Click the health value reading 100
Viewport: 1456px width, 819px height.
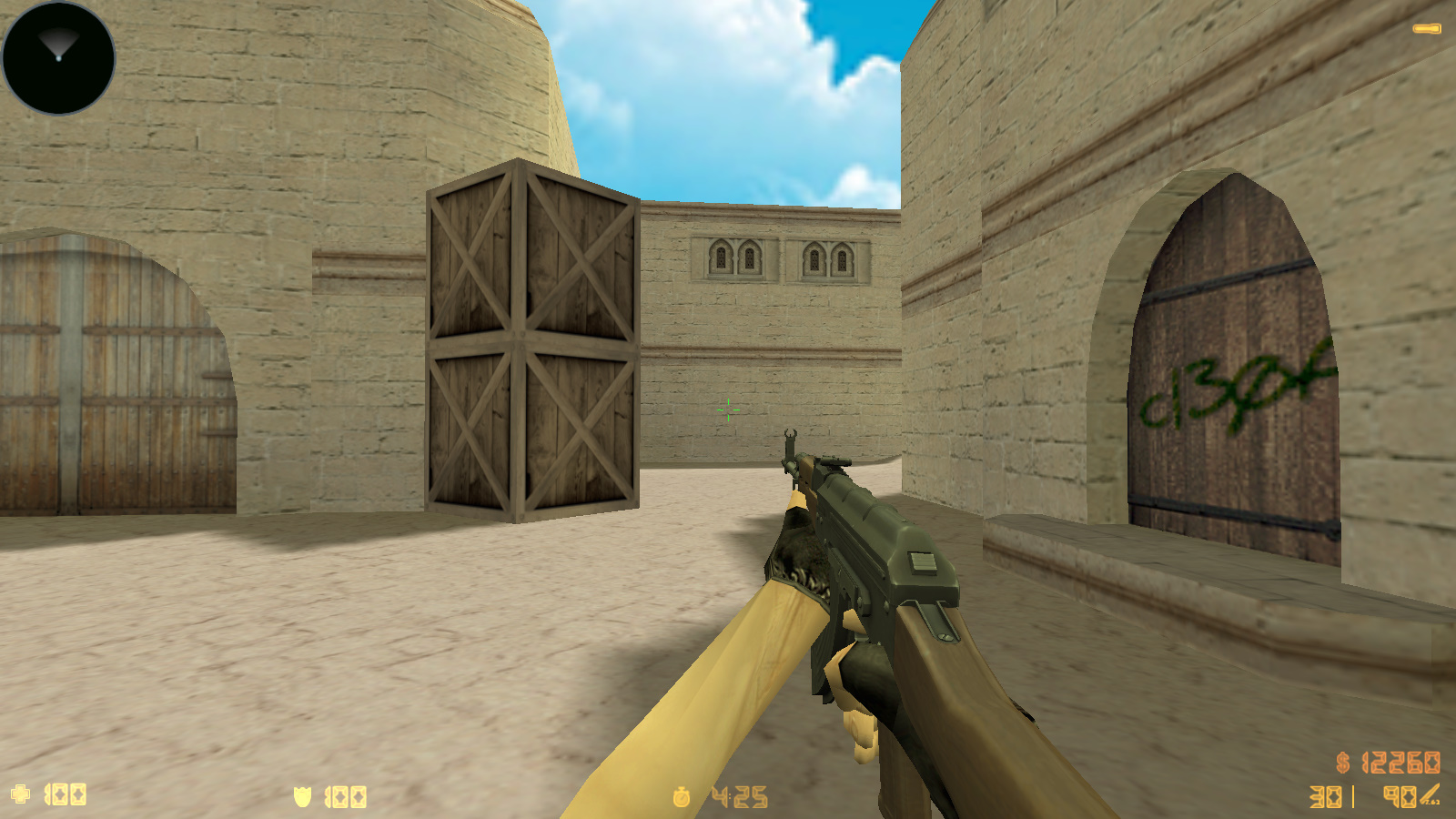64,795
